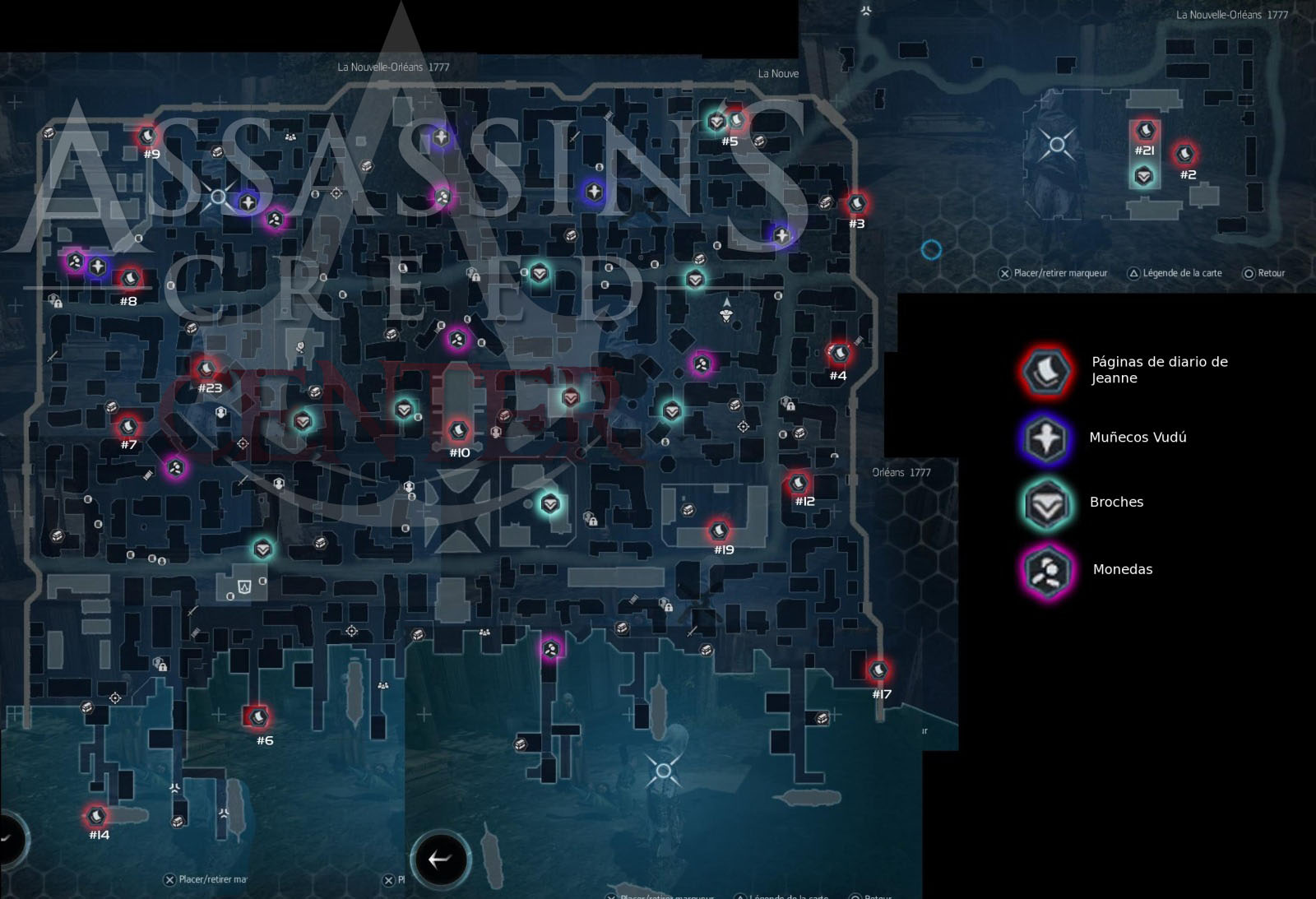
Task: Select diary page marker #17
Action: point(879,671)
